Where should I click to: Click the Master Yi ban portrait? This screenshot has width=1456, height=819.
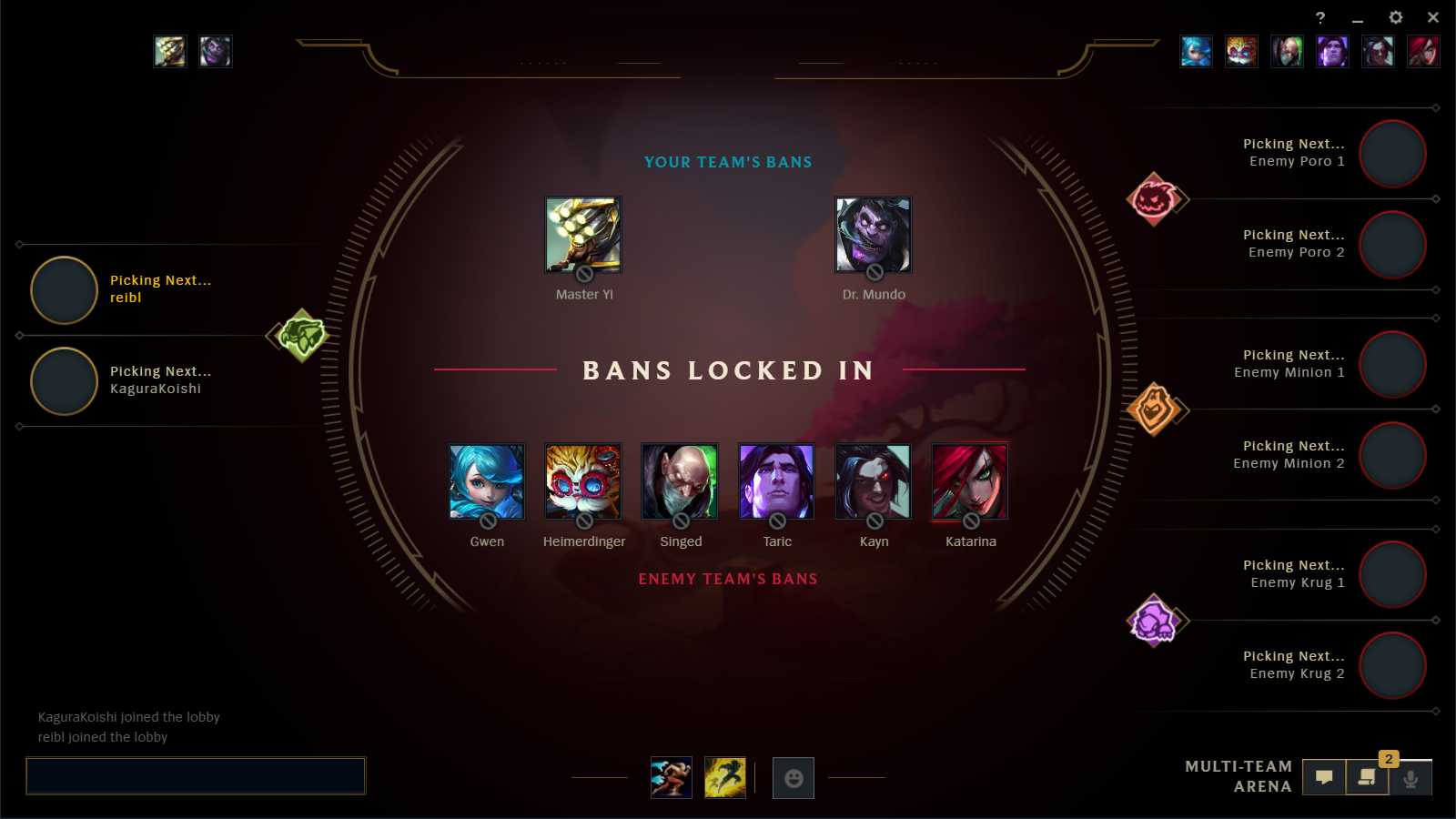582,235
